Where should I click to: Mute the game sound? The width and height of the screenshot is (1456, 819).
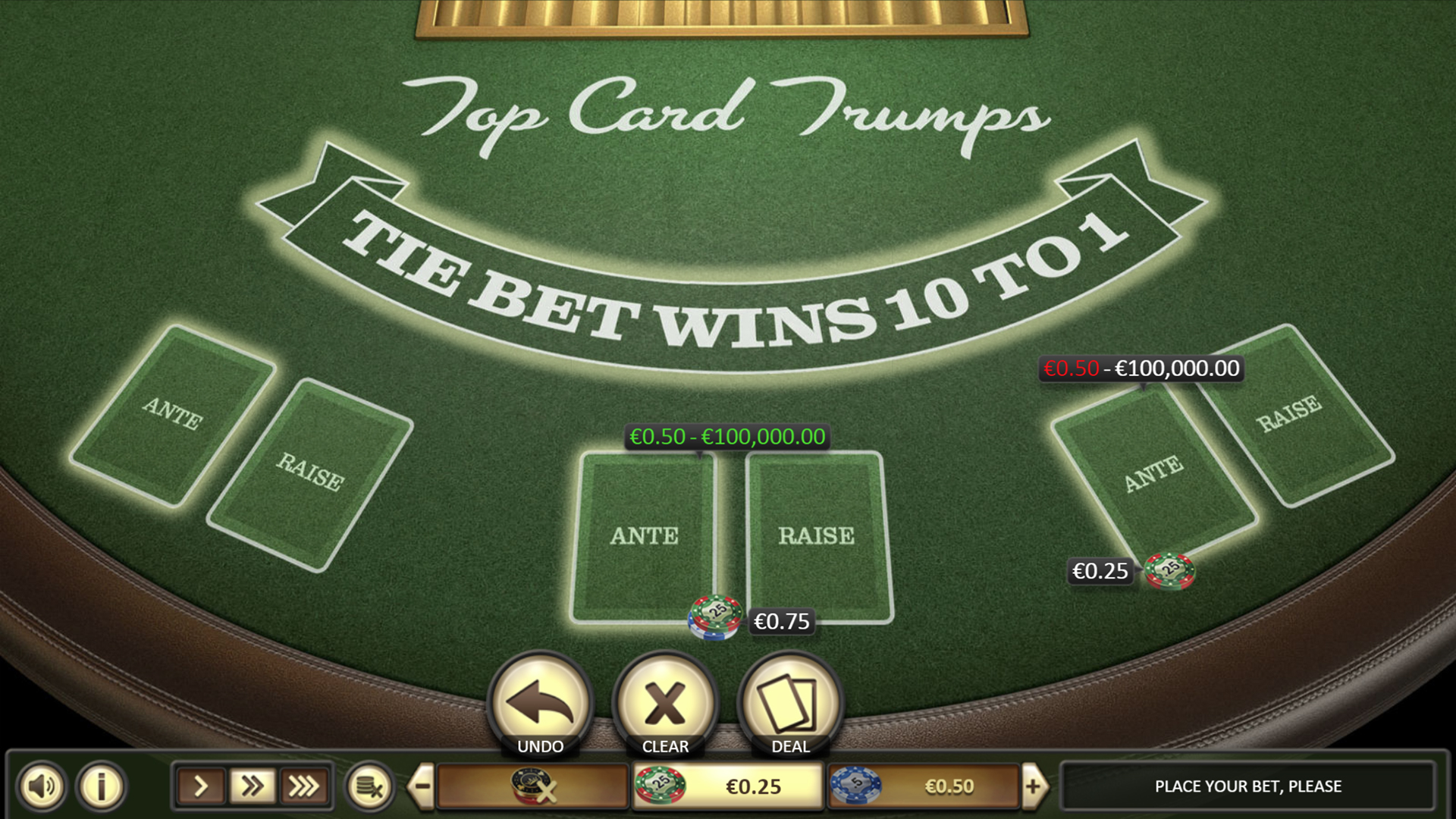click(x=43, y=786)
